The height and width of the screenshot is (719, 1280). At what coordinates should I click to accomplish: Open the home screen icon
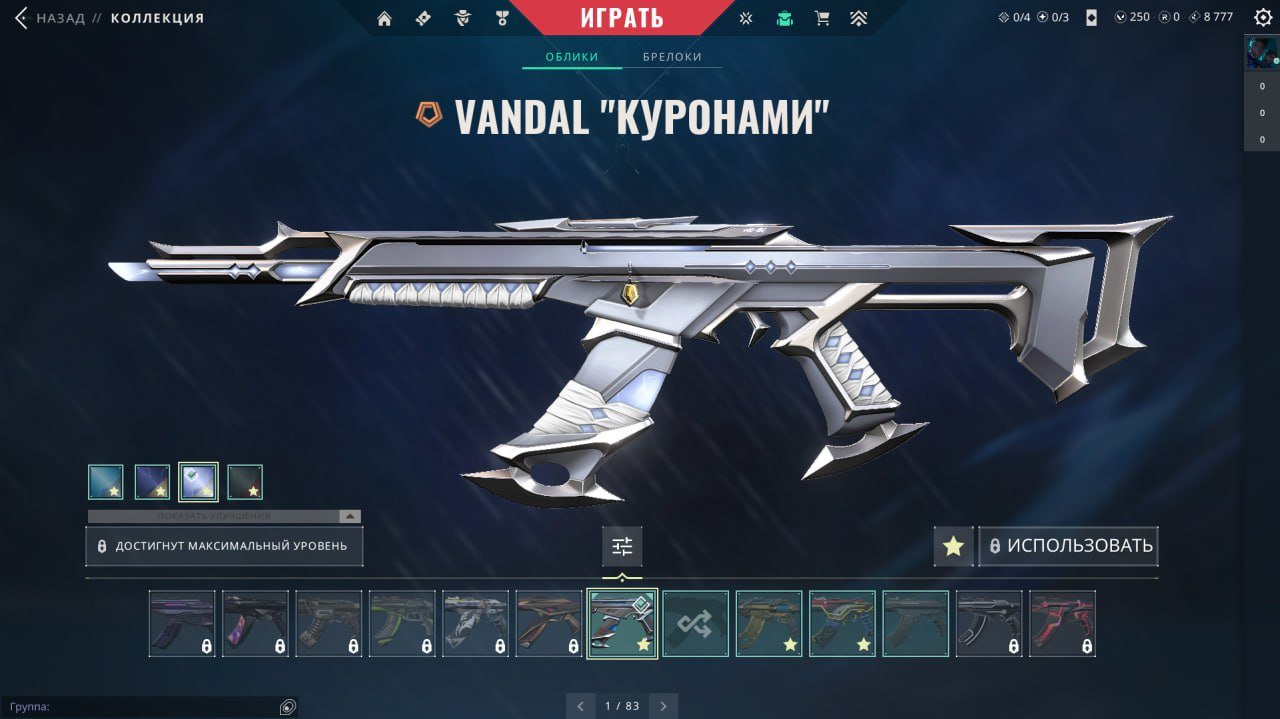click(384, 18)
